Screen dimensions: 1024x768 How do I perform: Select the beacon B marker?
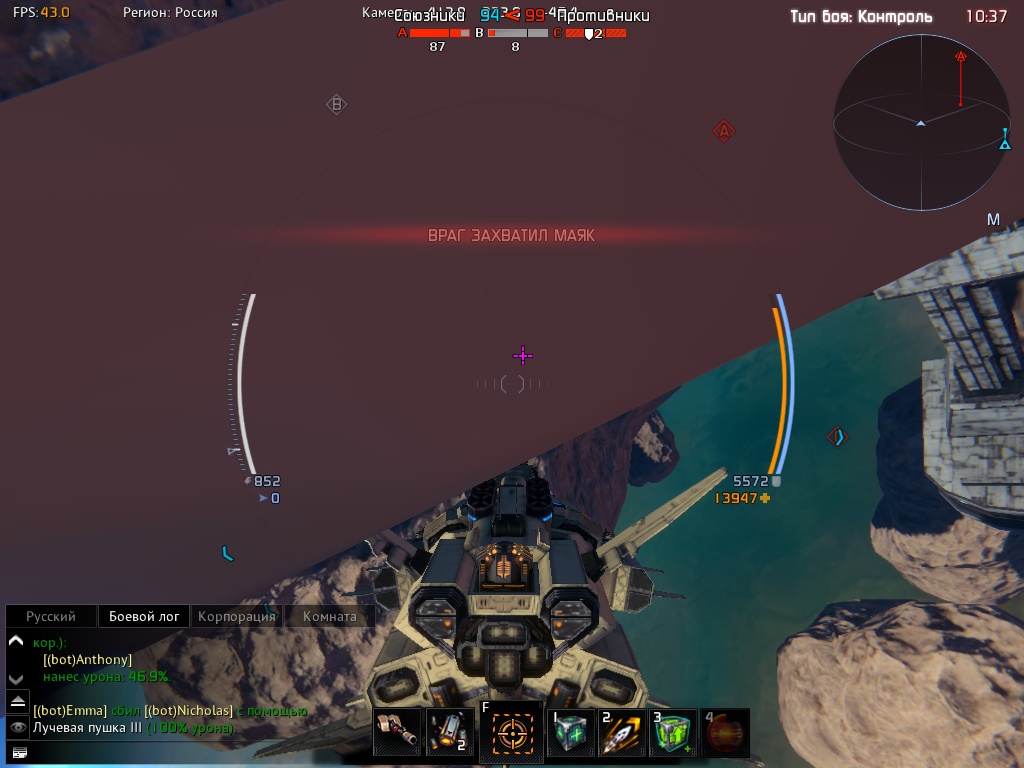coord(337,104)
